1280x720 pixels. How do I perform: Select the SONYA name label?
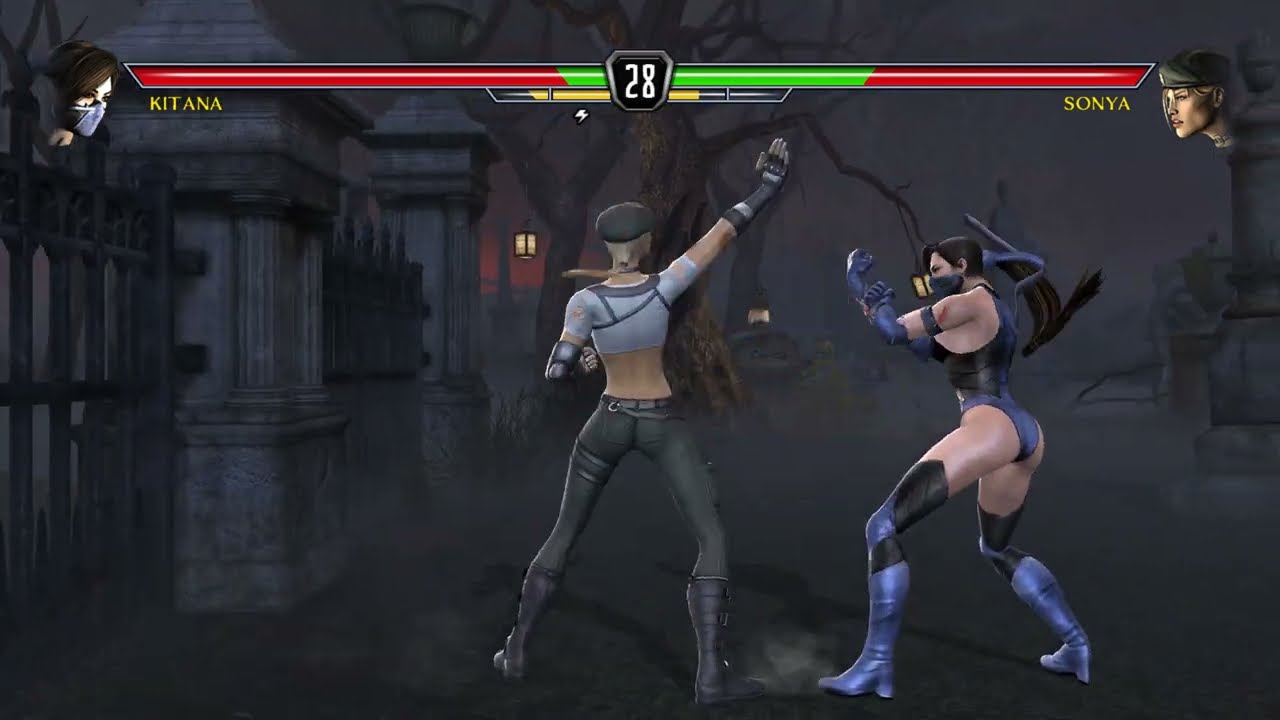point(1097,103)
